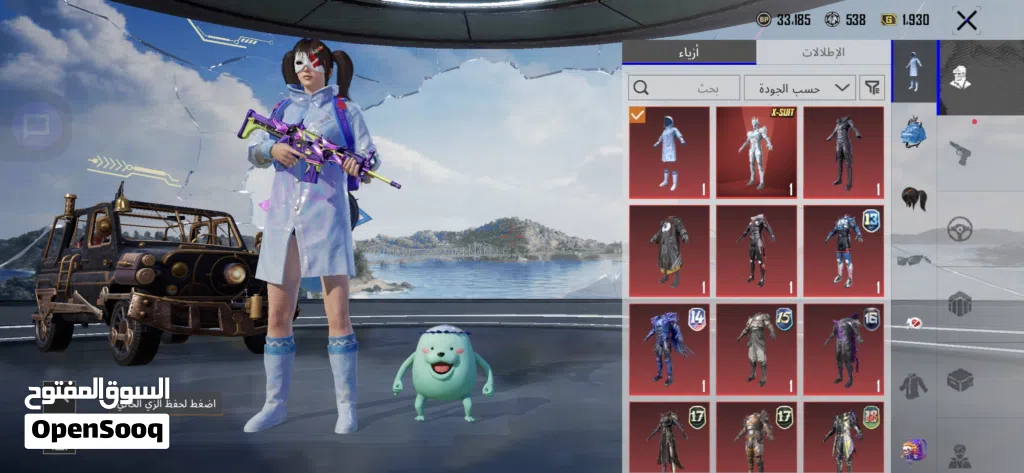
Task: Open the حسب الجودة sort dropdown
Action: pyautogui.click(x=799, y=88)
